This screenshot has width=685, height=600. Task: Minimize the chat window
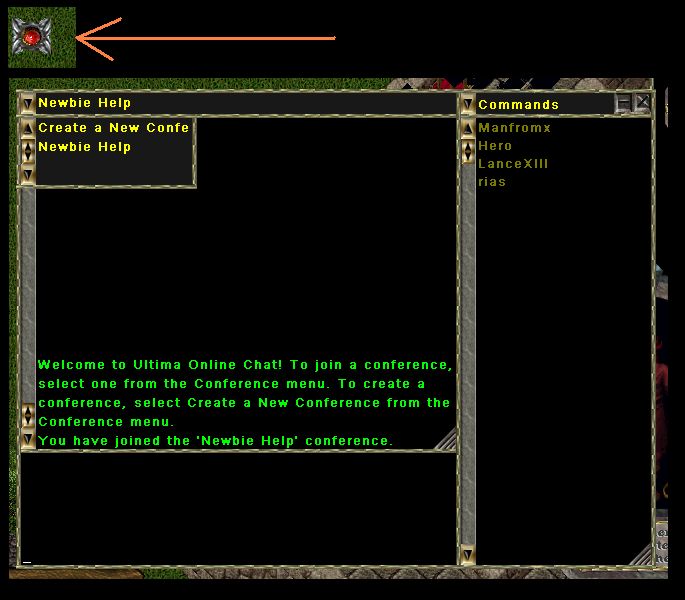(624, 103)
